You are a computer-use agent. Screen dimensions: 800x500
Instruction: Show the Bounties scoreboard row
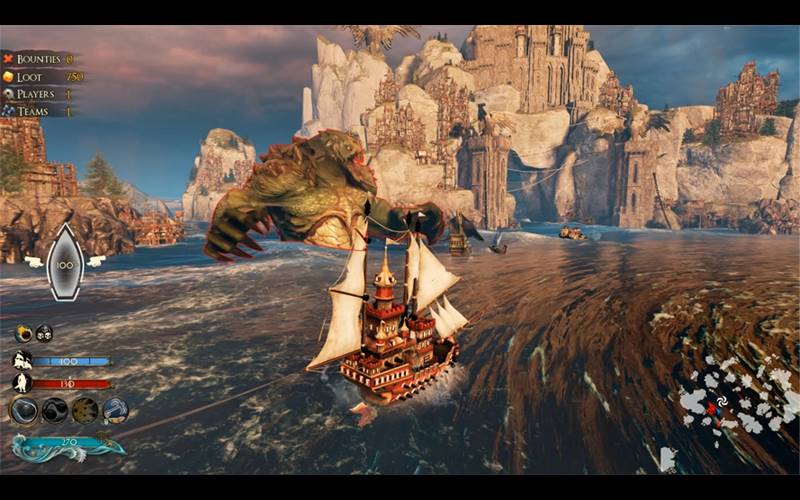pyautogui.click(x=40, y=59)
